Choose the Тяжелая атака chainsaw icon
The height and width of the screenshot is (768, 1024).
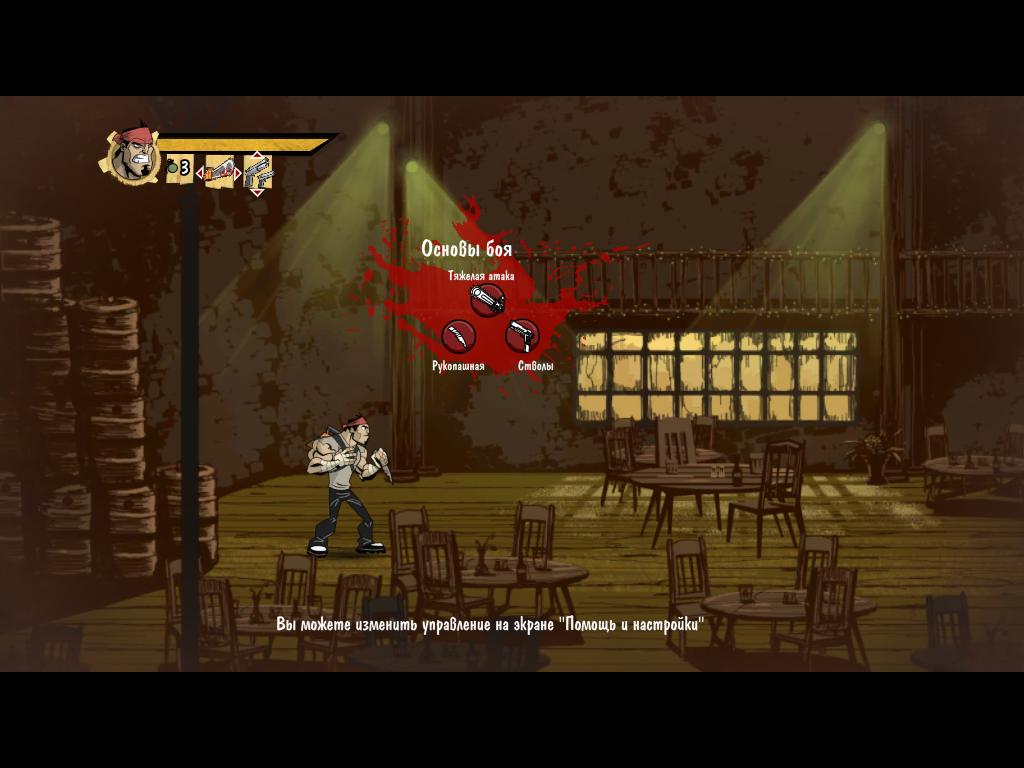point(487,298)
